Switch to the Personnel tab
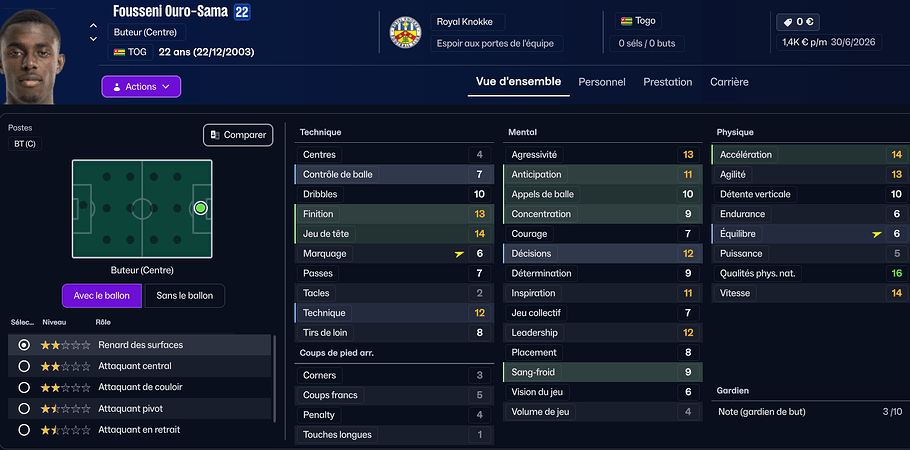 pyautogui.click(x=602, y=82)
